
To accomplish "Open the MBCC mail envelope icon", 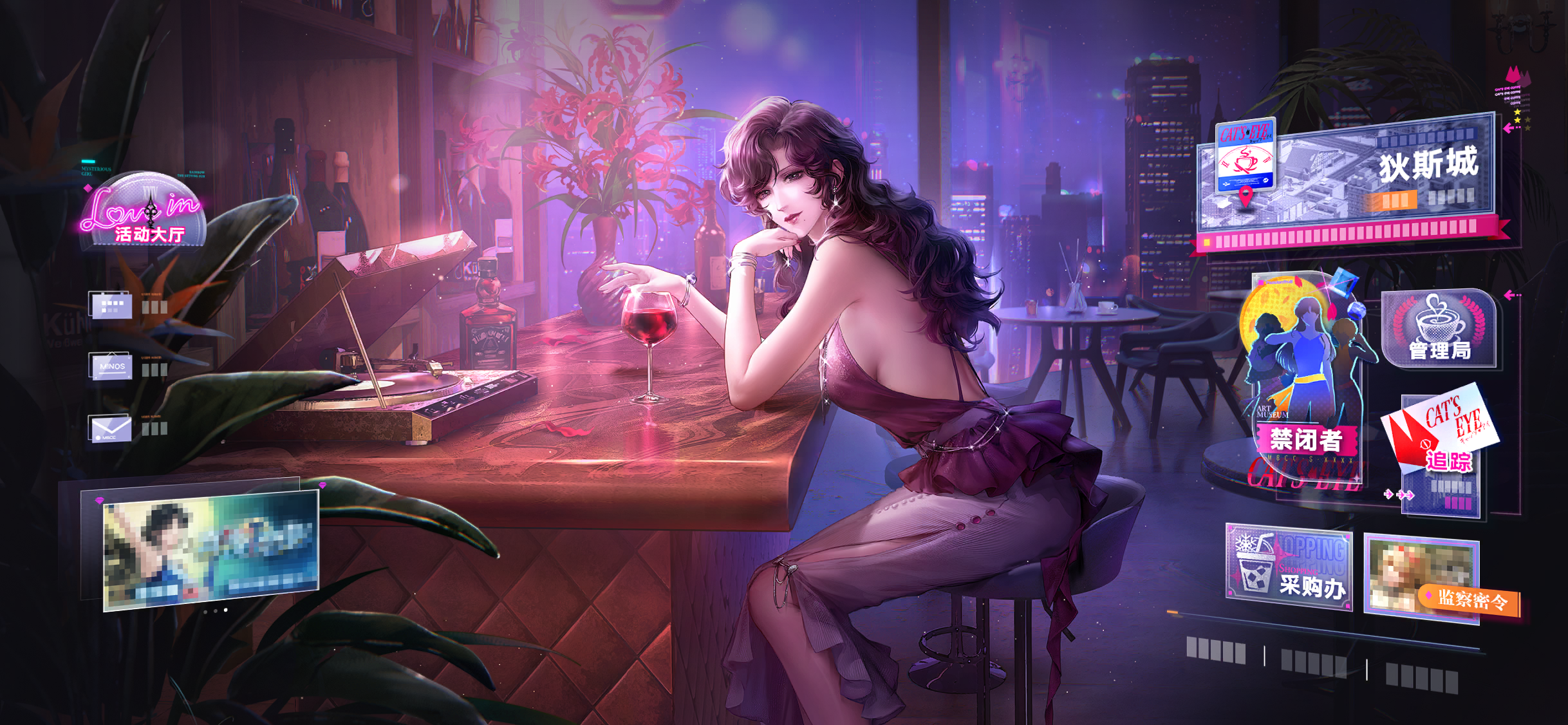I will [111, 426].
